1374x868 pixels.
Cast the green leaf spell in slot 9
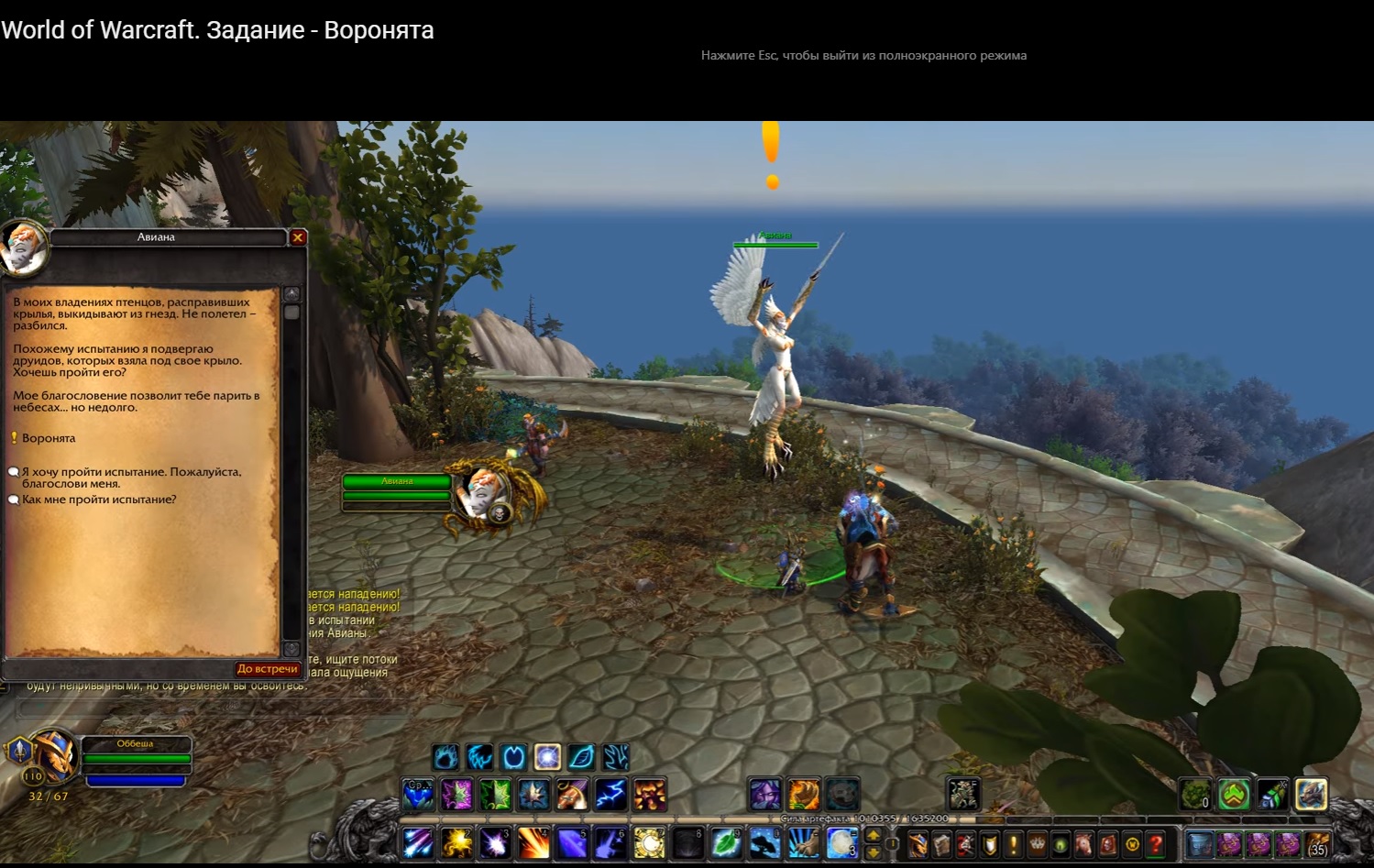point(726,842)
